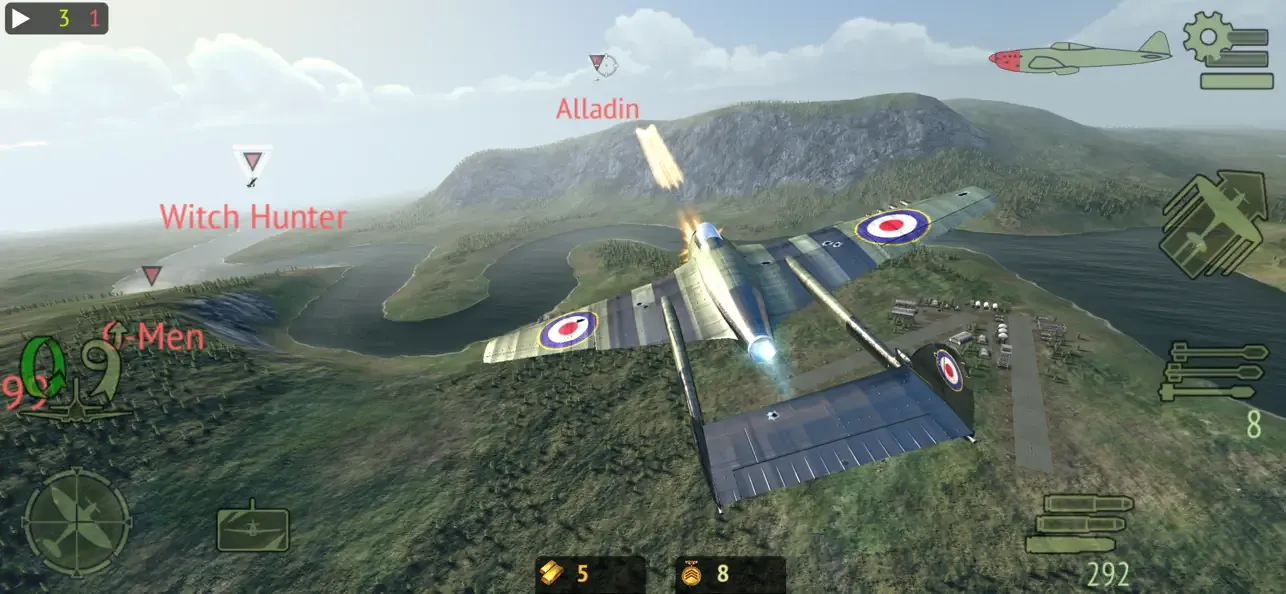This screenshot has height=594, width=1286.
Task: Activate the plane boost arrow icon
Action: pos(1212,222)
